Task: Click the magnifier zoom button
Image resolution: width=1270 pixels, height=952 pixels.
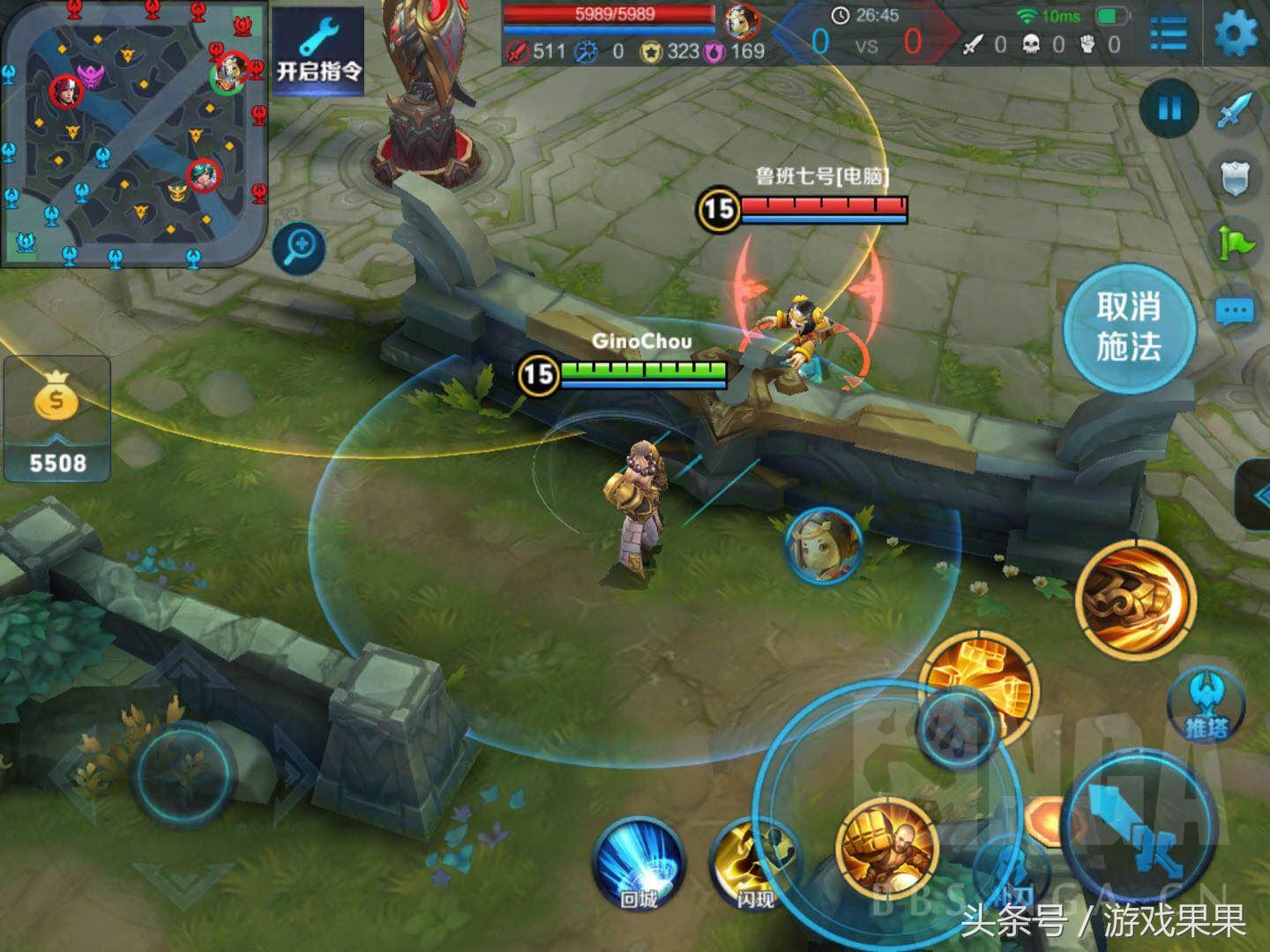Action: (x=299, y=248)
